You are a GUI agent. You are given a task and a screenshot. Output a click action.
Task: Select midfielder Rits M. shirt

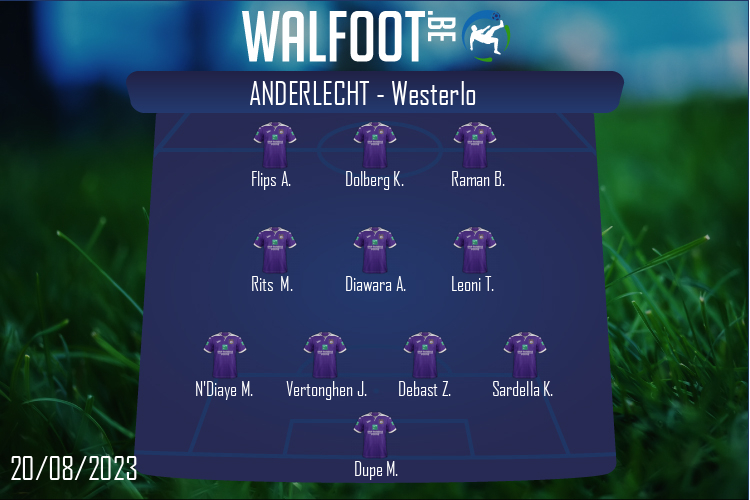[274, 250]
